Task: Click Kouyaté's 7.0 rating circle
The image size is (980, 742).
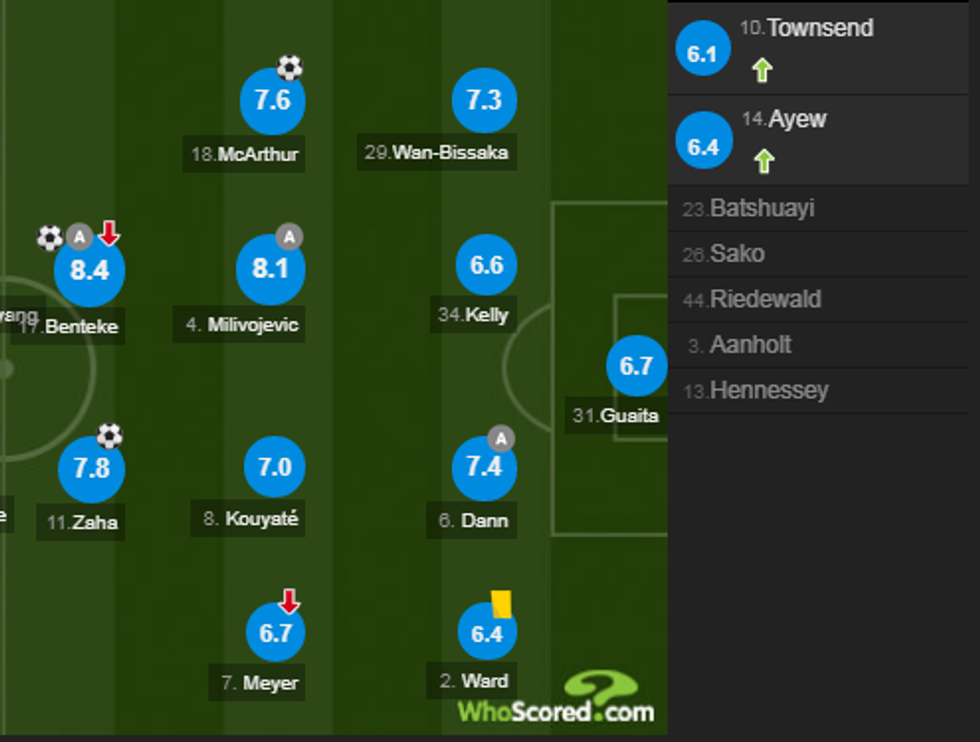Action: pyautogui.click(x=275, y=467)
